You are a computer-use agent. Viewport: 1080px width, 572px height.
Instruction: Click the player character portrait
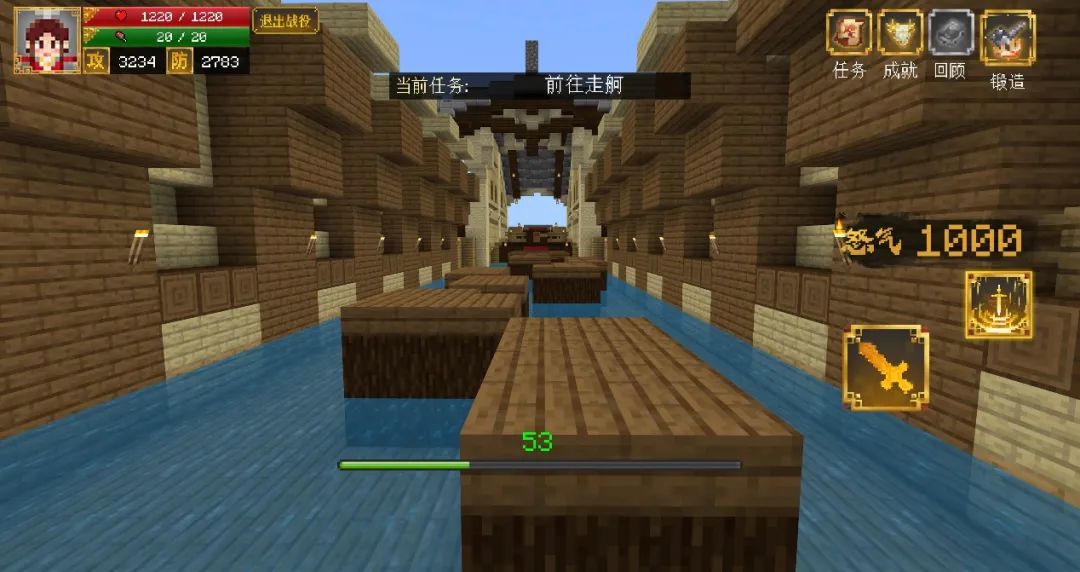47,40
